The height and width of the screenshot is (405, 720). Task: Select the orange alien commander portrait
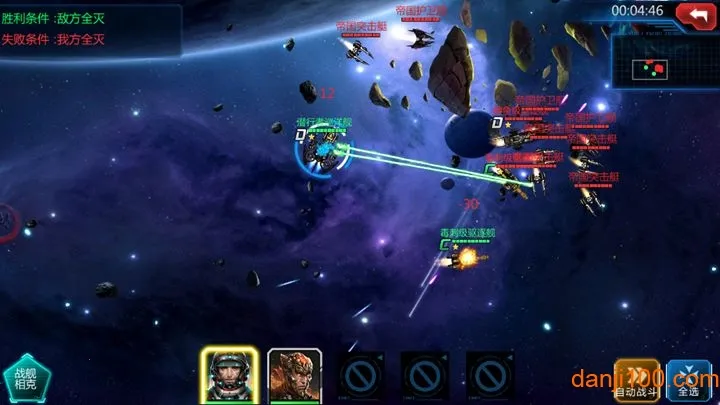pos(294,375)
